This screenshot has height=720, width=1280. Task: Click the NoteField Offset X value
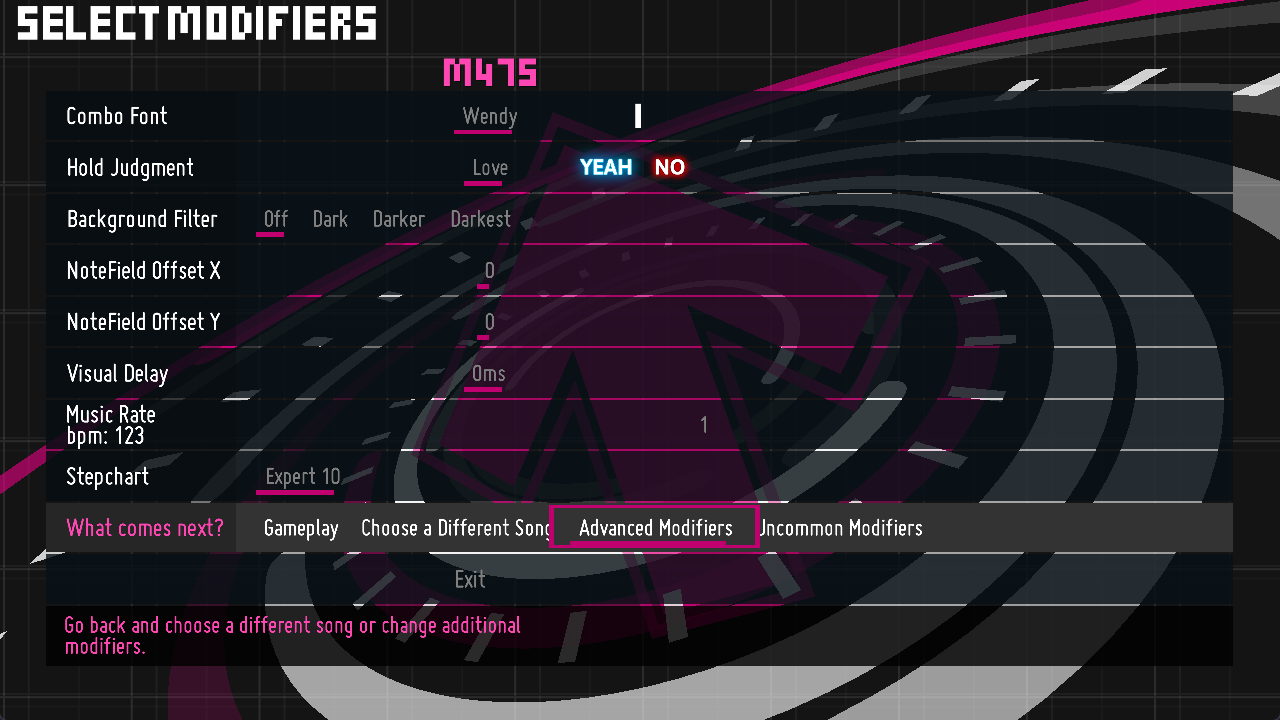[489, 271]
